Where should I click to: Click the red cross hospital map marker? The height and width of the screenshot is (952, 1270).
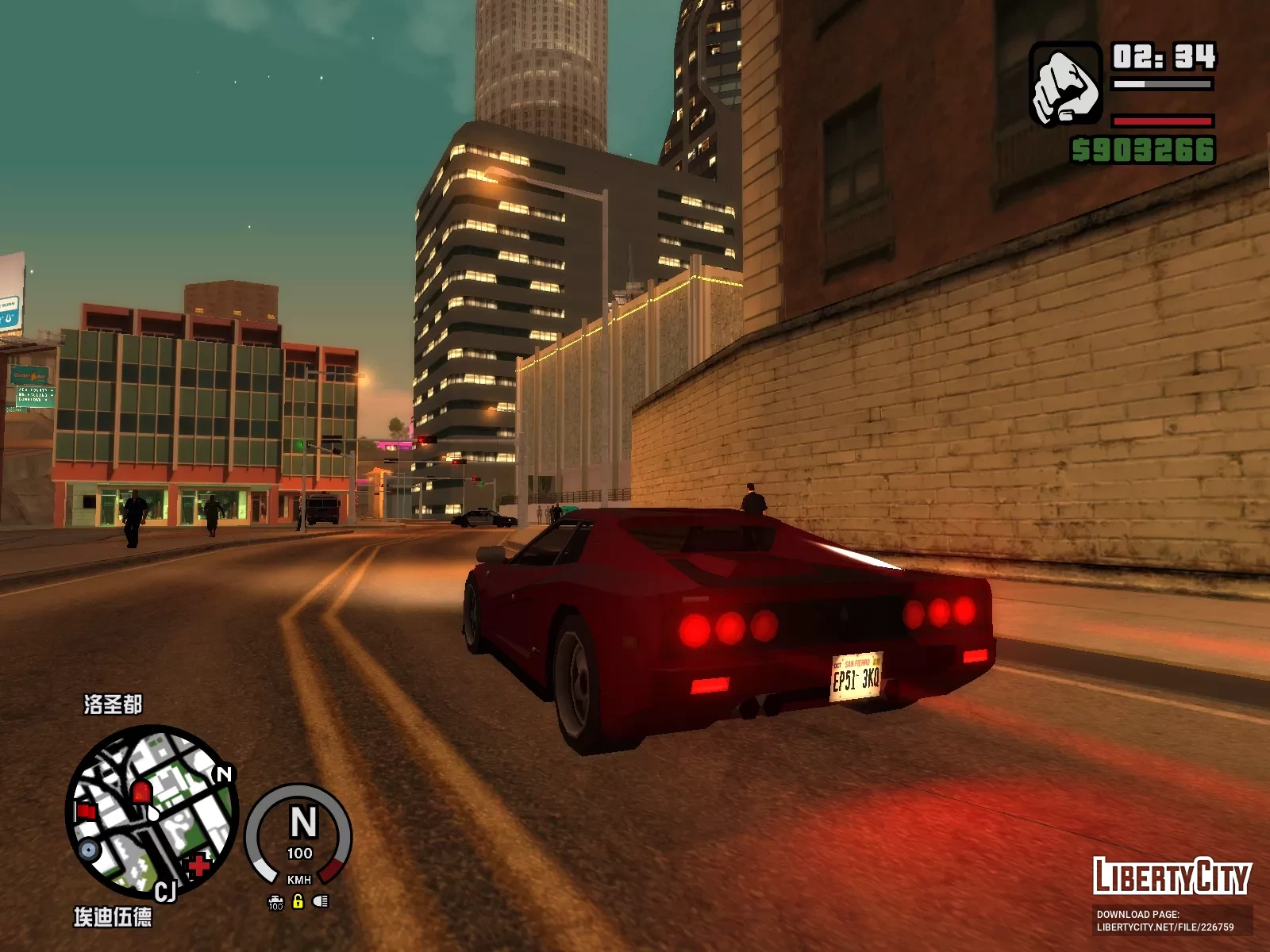tap(198, 864)
